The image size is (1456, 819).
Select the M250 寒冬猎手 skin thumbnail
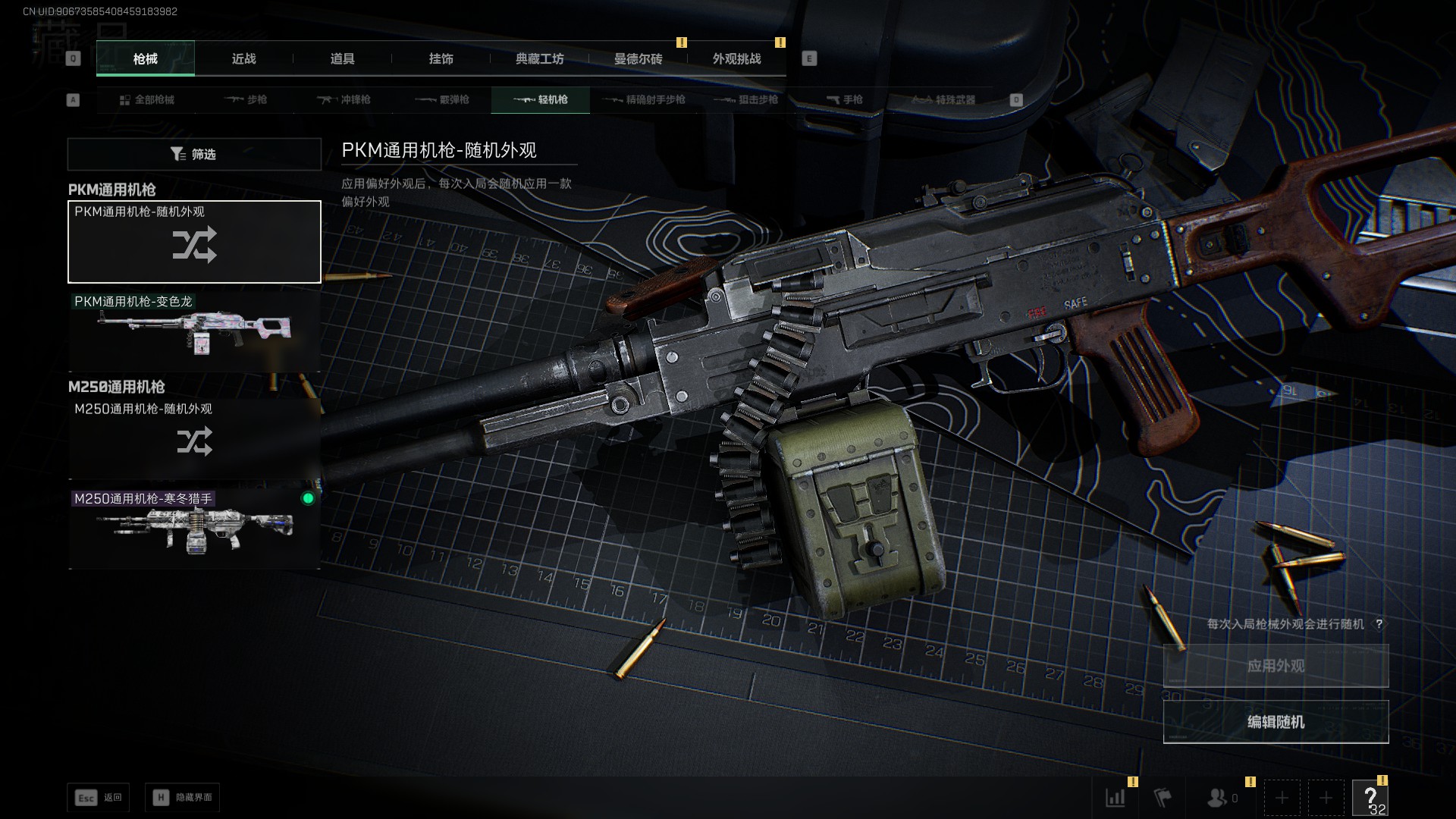[x=194, y=528]
